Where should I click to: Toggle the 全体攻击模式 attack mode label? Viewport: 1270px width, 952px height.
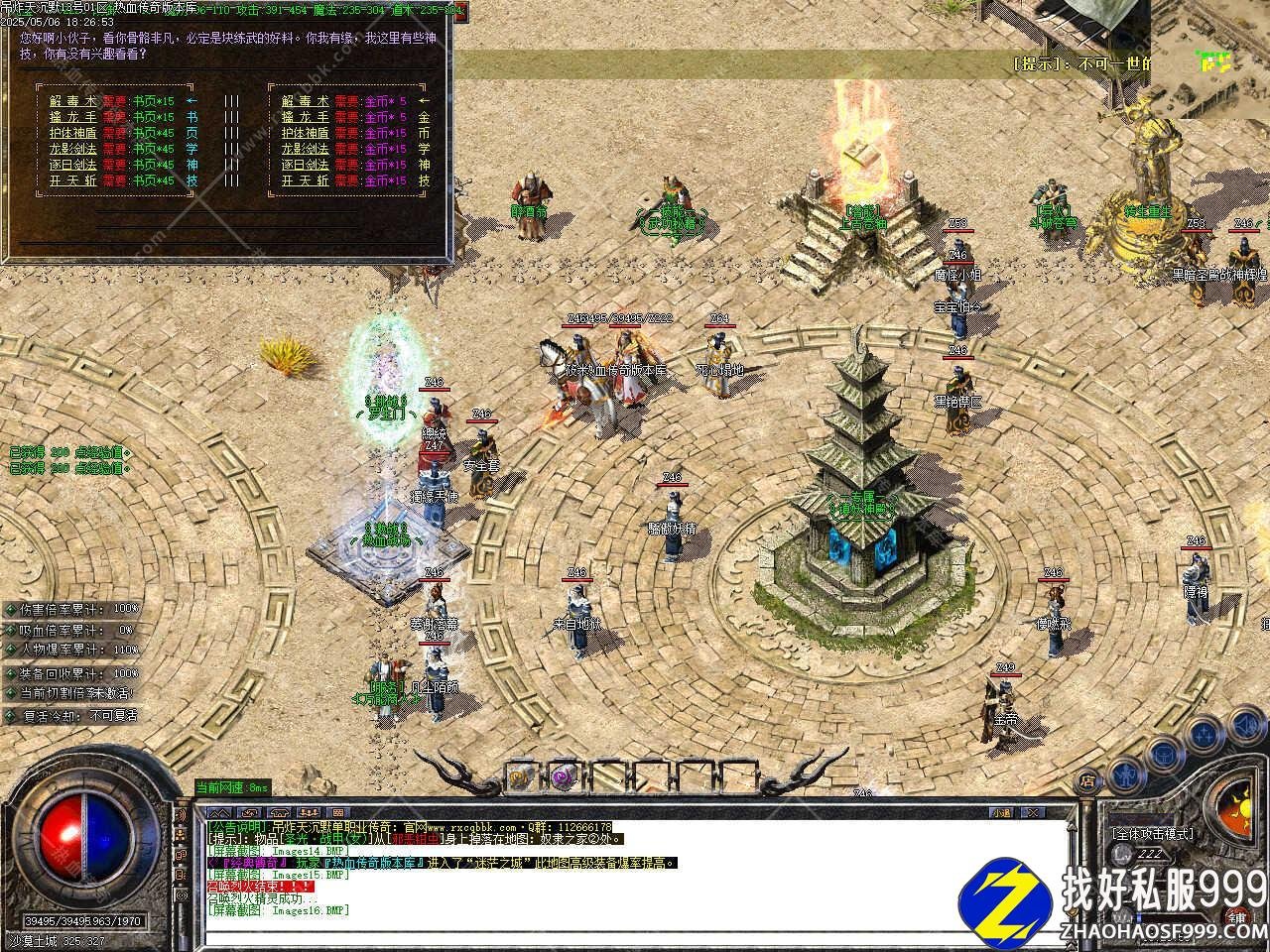tap(1151, 834)
